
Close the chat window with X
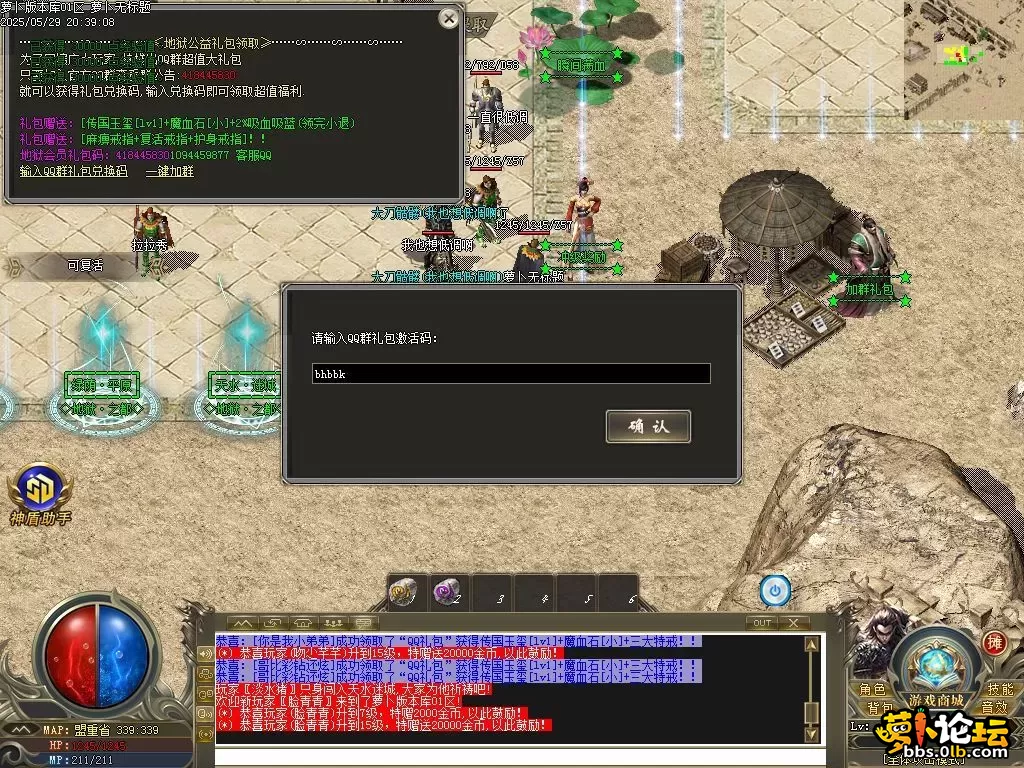coord(793,622)
